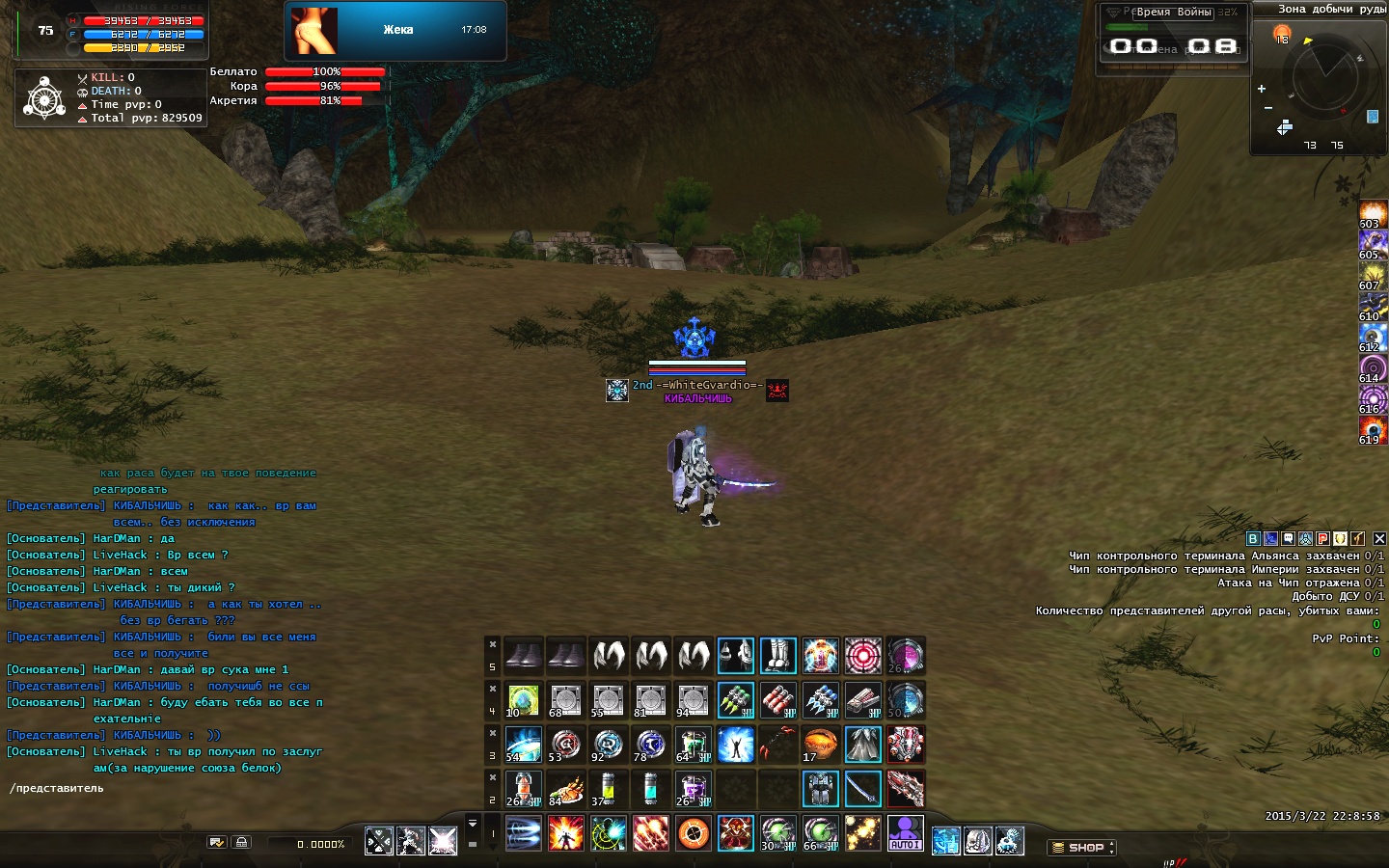Viewport: 1389px width, 868px height.
Task: Equip the blue katana sword slot
Action: 862,789
